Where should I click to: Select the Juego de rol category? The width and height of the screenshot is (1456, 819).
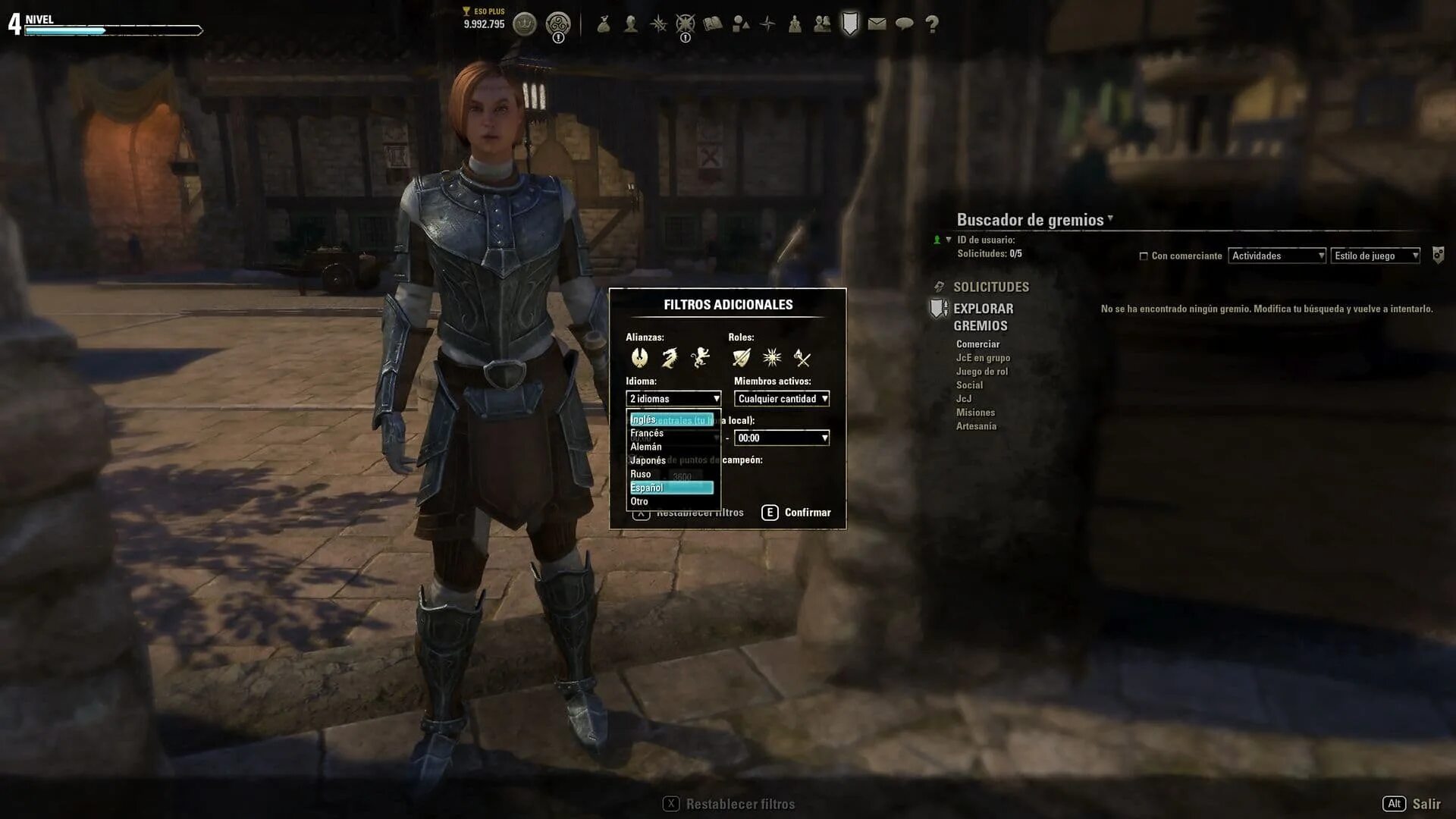tap(981, 372)
